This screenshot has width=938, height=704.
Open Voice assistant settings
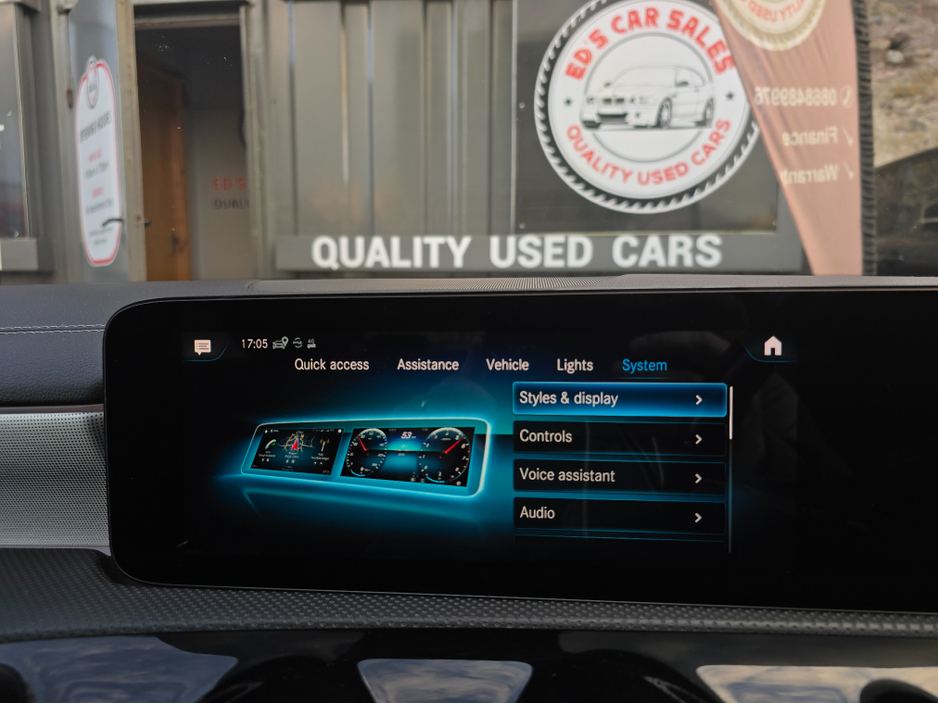click(x=619, y=477)
